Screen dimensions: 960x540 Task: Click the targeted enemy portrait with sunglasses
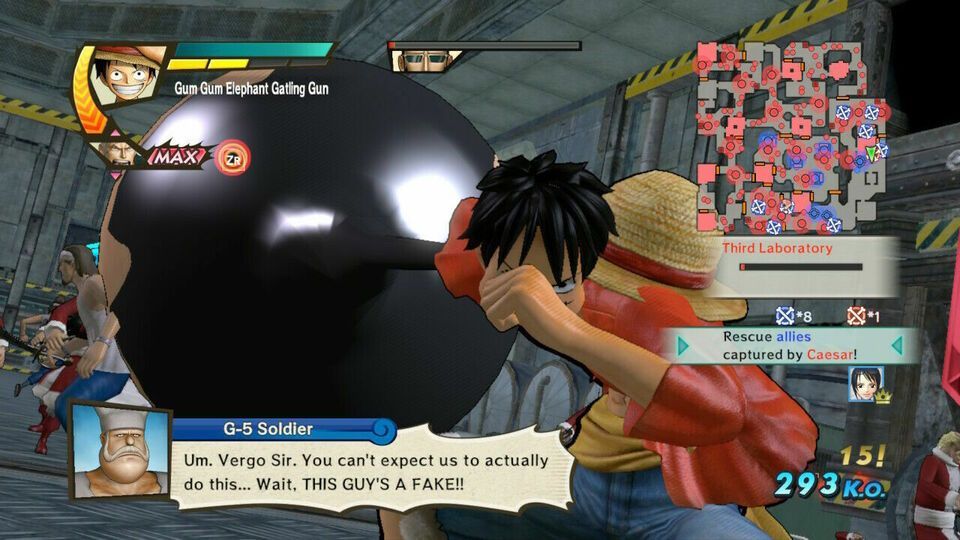416,60
